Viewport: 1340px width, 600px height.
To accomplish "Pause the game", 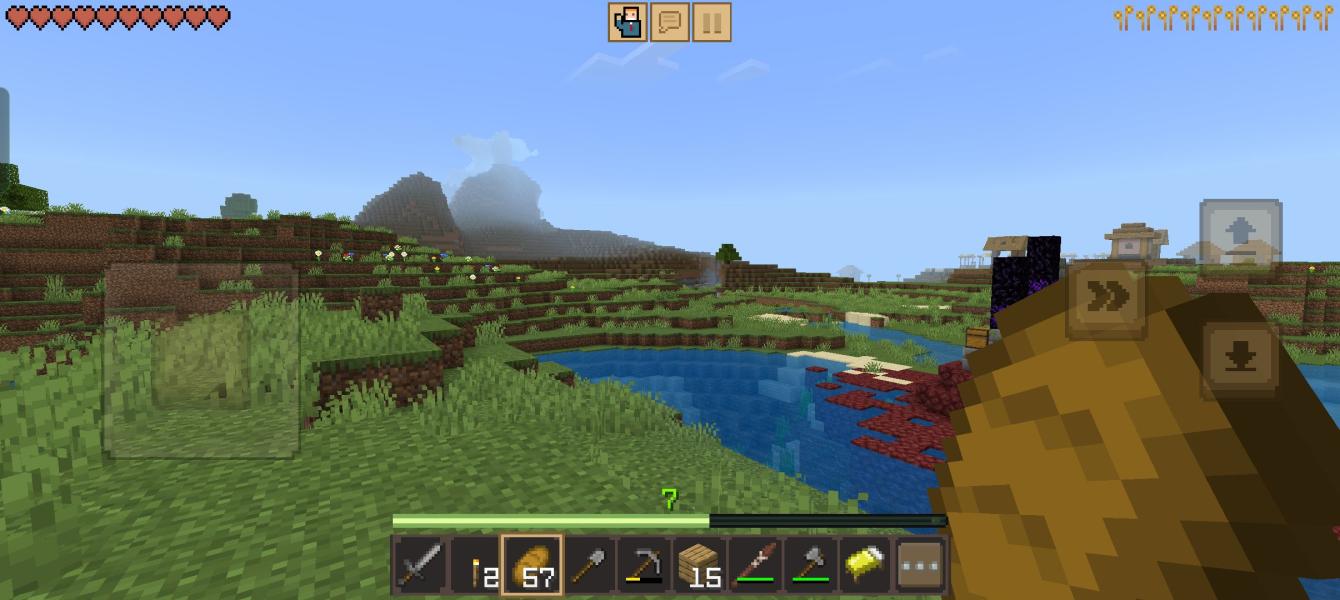I will pyautogui.click(x=711, y=22).
